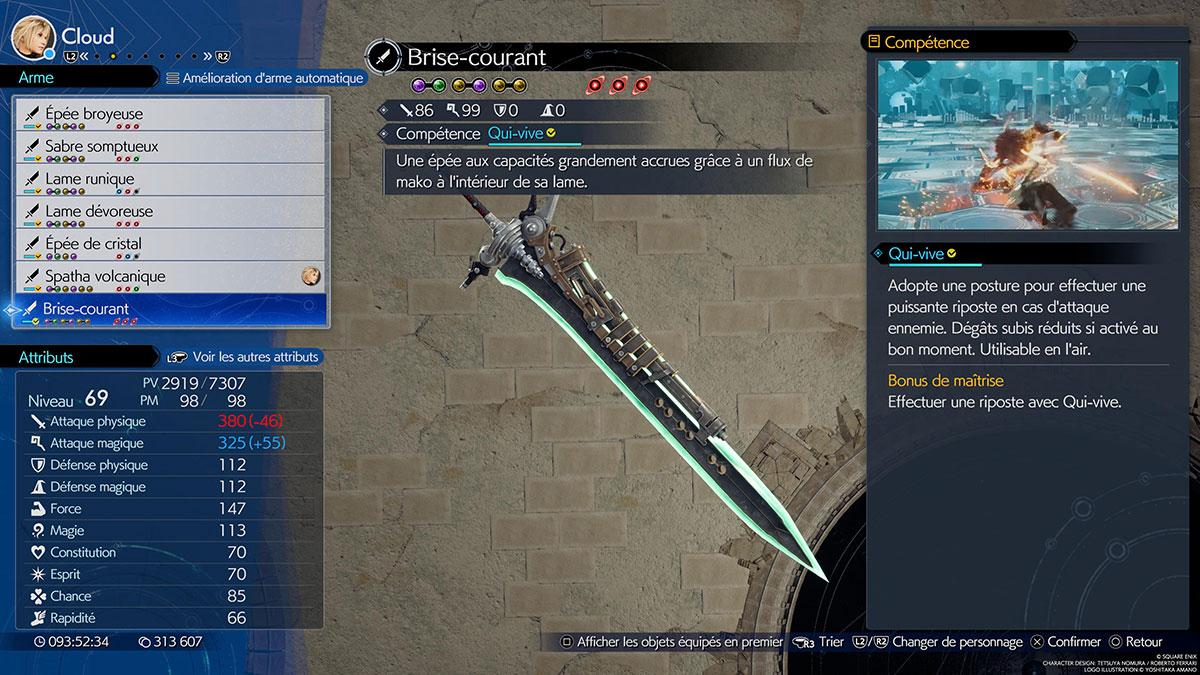Toggle Amélioration d'arme automatique

pyautogui.click(x=264, y=78)
